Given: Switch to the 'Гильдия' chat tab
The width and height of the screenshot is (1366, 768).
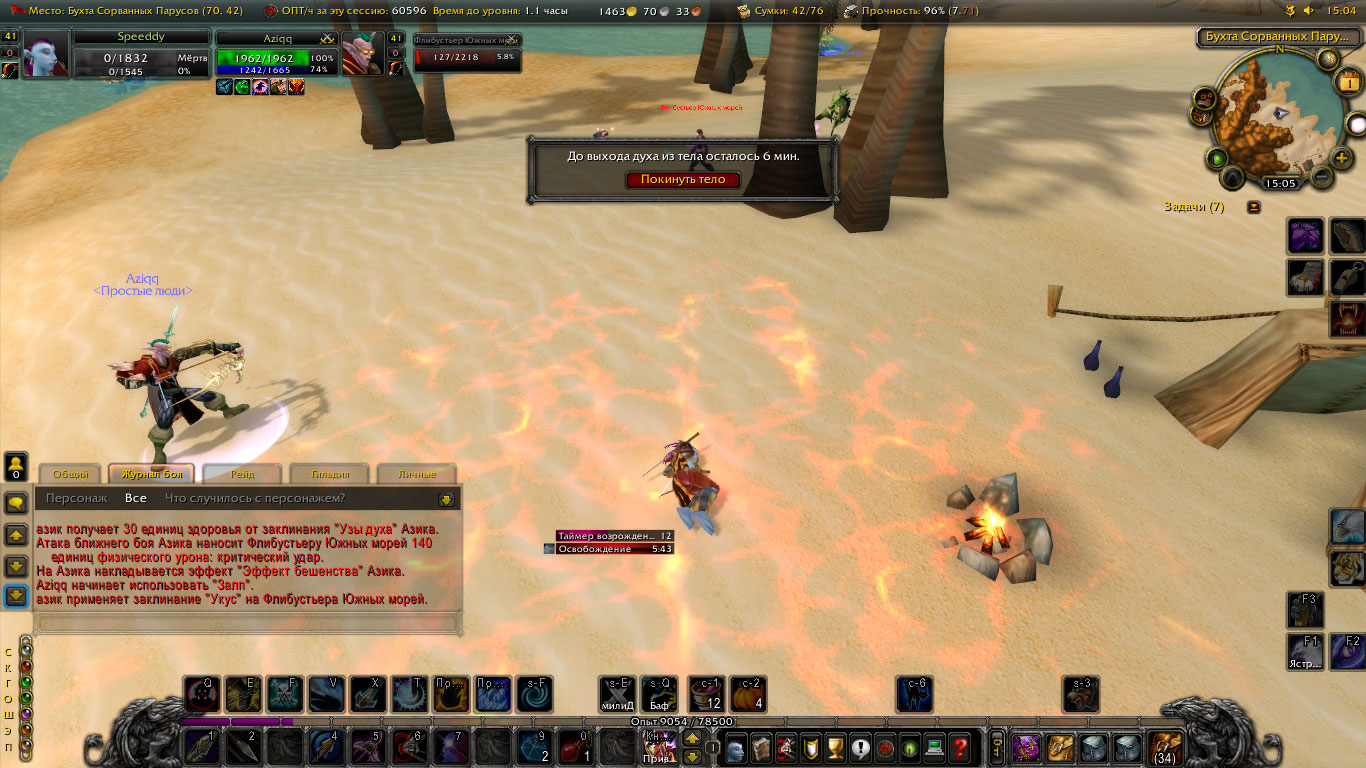Looking at the screenshot, I should 330,474.
